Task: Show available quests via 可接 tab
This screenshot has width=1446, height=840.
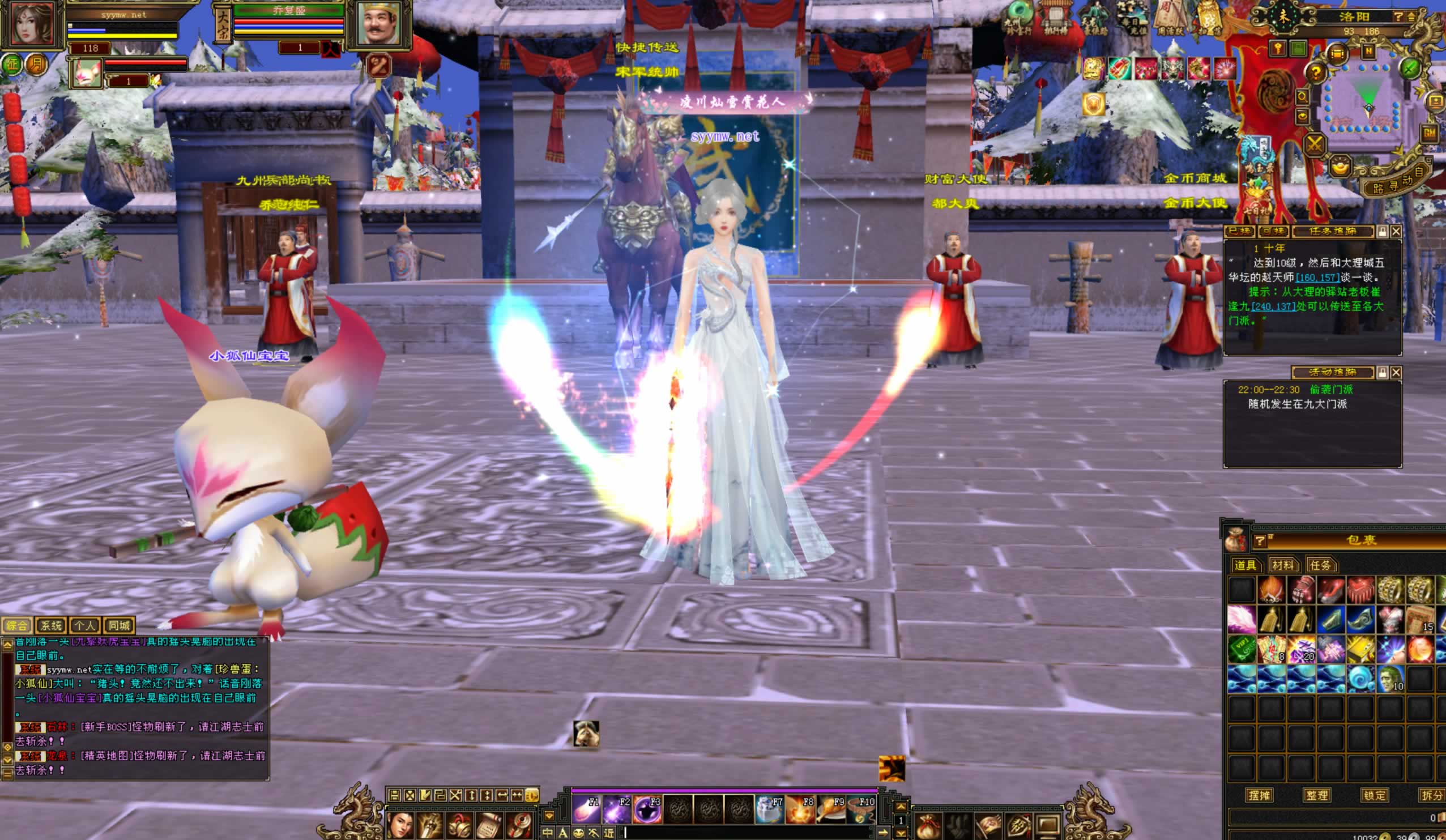Action: [1273, 231]
